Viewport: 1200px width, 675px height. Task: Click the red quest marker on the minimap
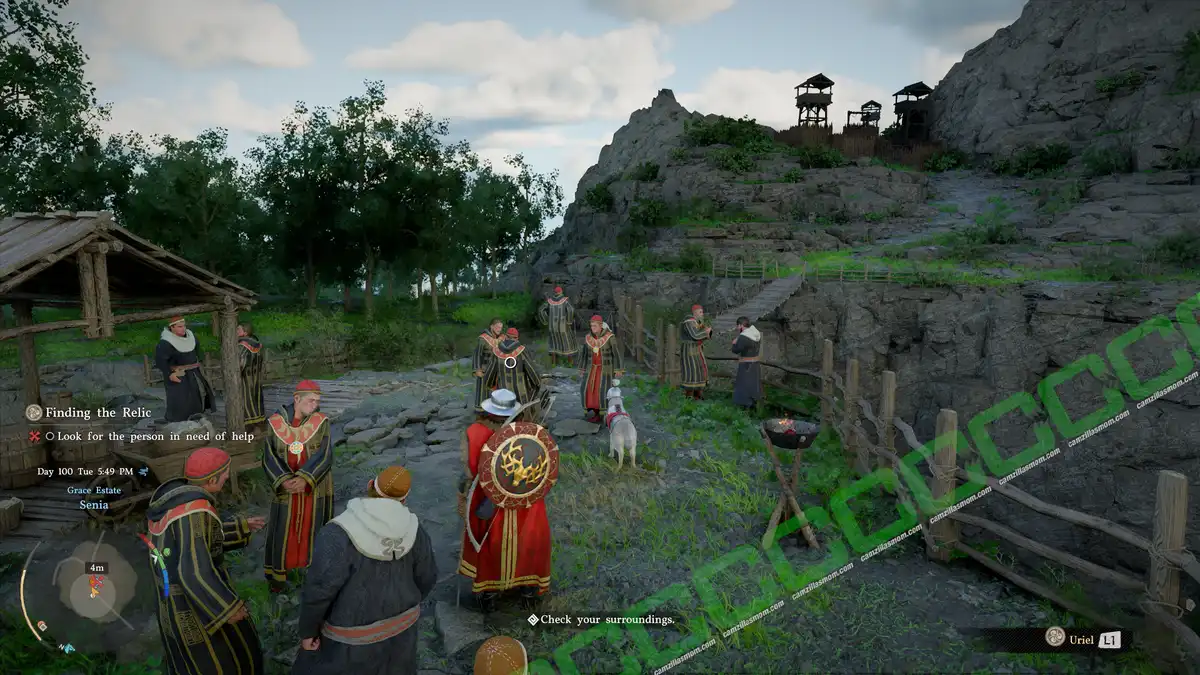[x=96, y=583]
